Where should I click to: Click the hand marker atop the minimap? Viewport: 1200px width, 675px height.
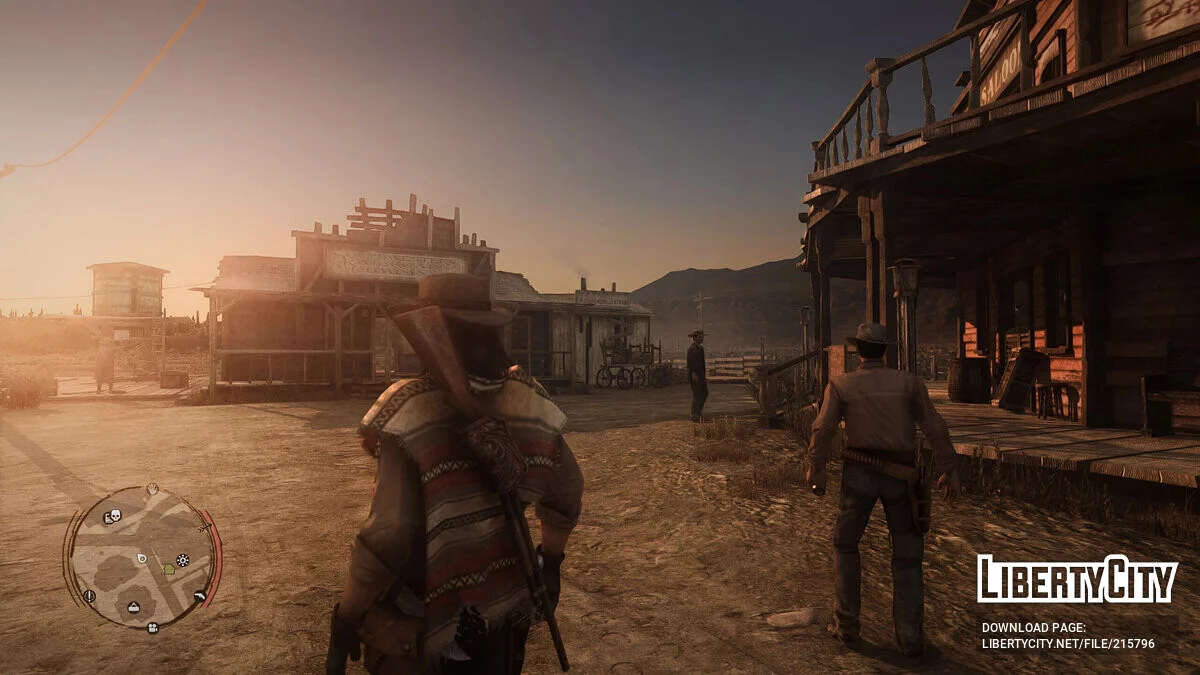[151, 489]
